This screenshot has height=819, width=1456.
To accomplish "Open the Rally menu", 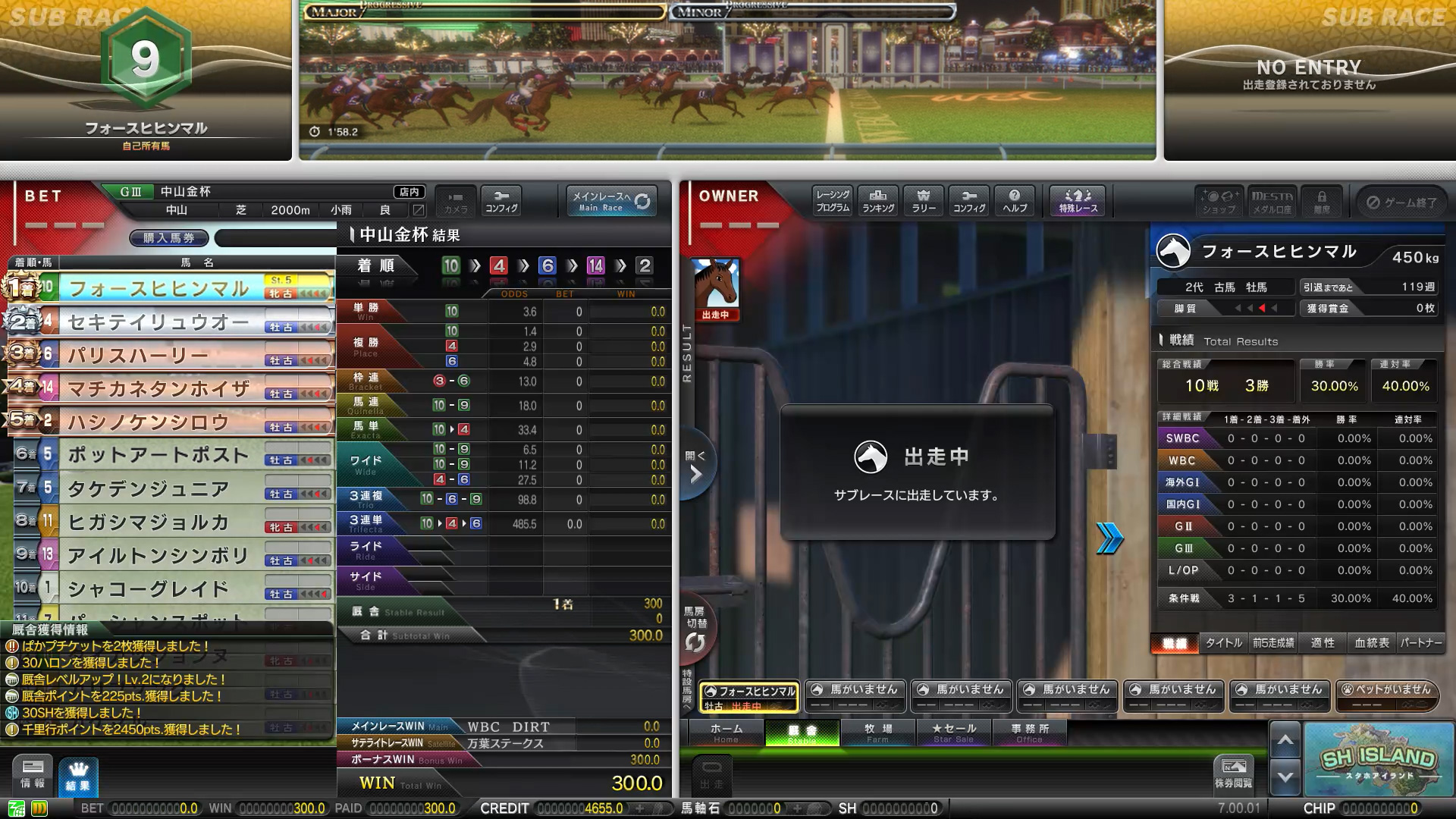I will (x=924, y=201).
